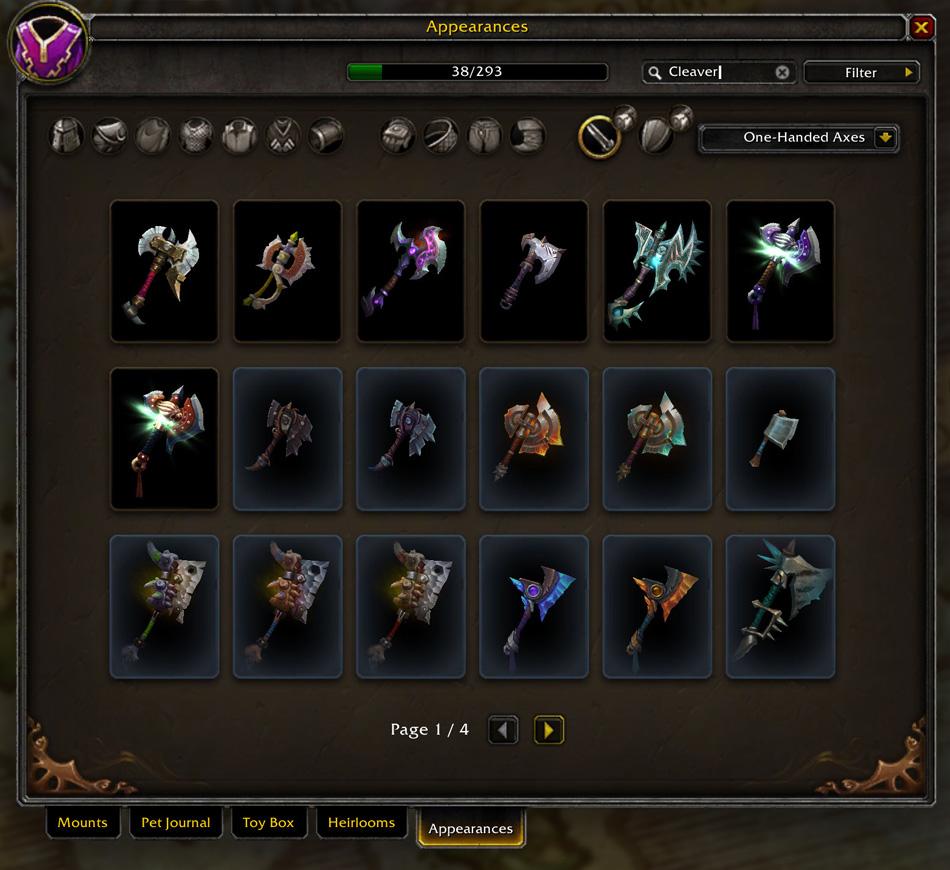Clear the Cleaver search text

(782, 72)
